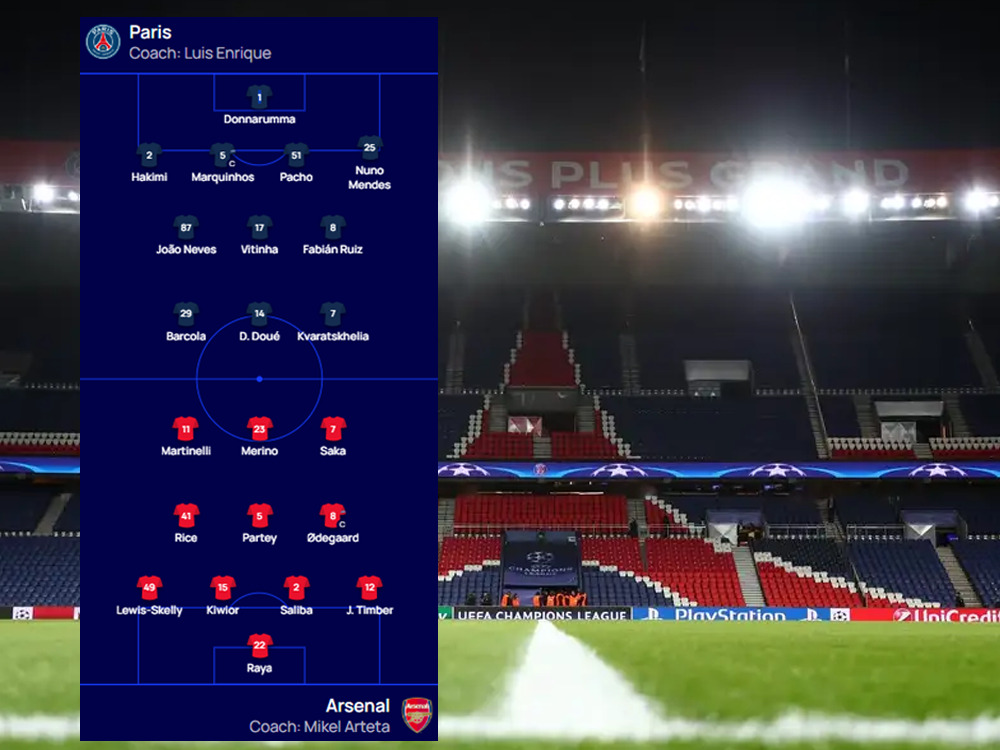Pick Arsenal captain Ødegaard
Screen dimensions: 1000x750
tap(333, 516)
